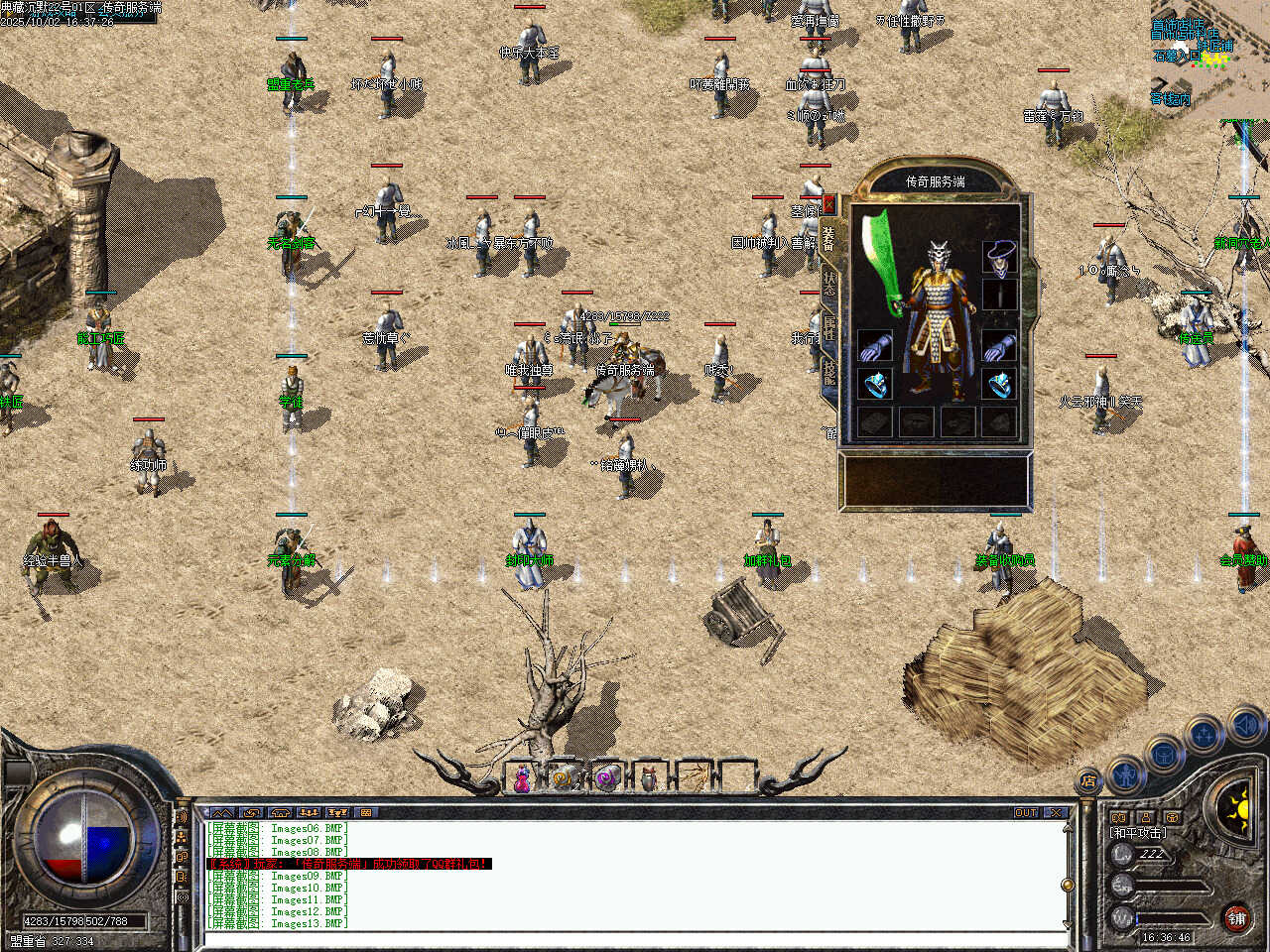Click the 和平攻击 attack mode label
The width and height of the screenshot is (1270, 952).
pos(1138,833)
